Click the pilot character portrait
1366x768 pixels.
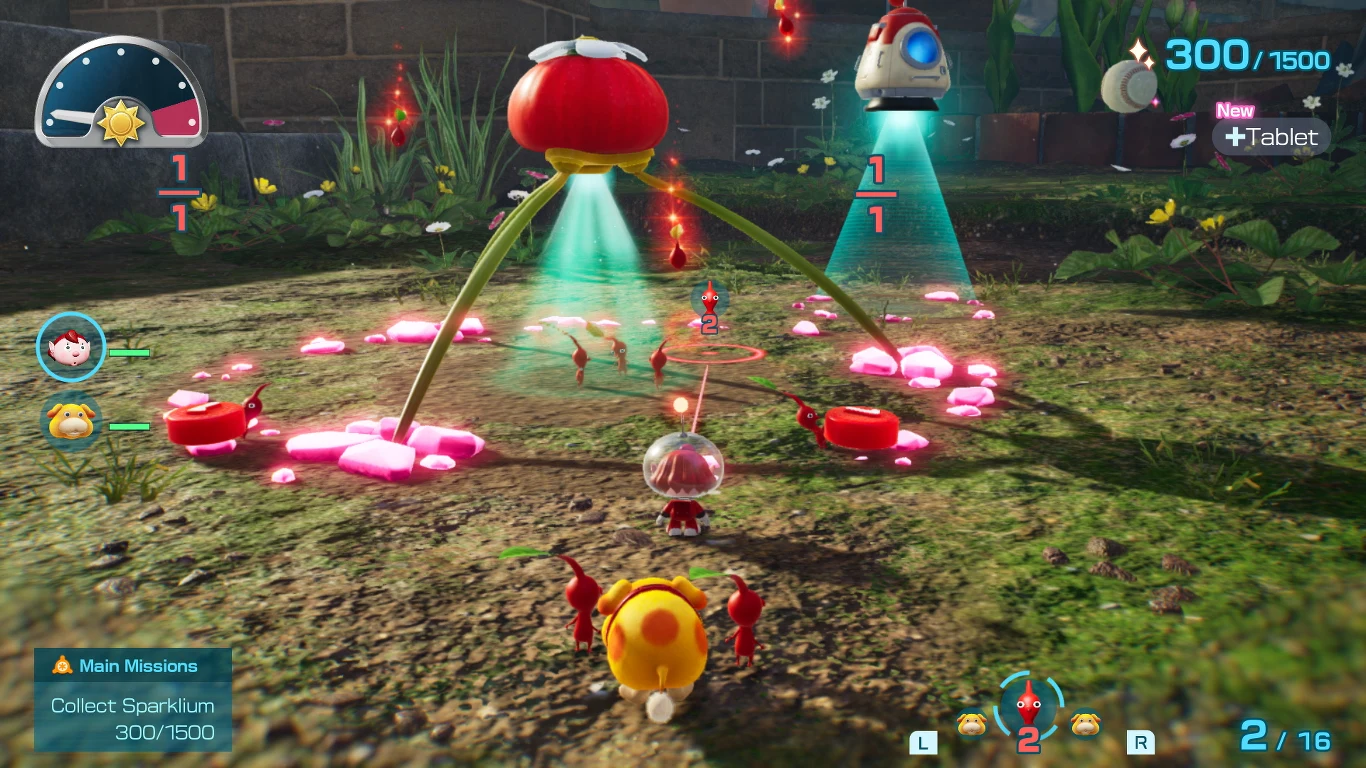[x=70, y=347]
